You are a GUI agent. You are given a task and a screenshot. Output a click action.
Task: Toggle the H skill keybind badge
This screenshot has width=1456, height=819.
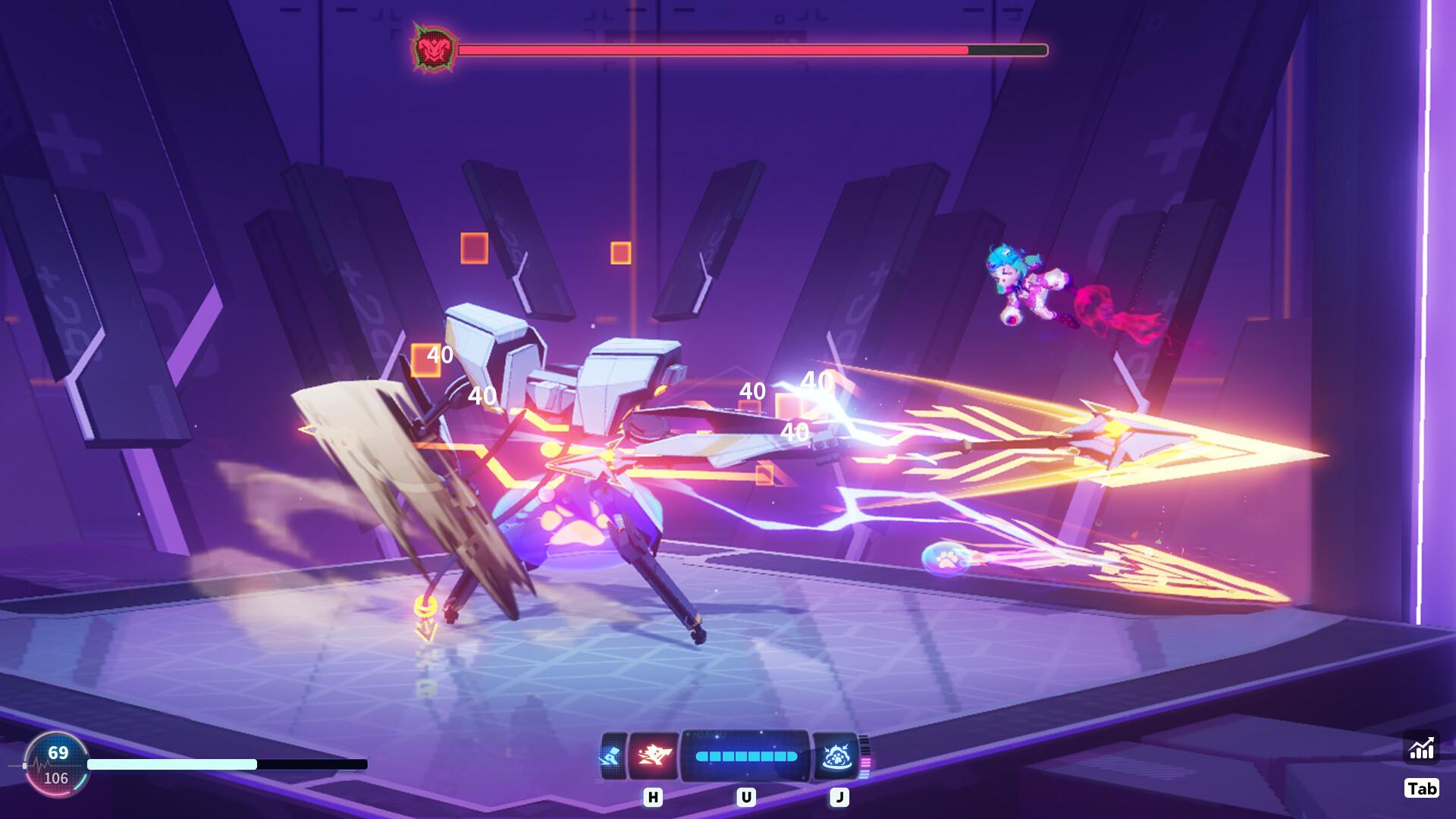654,797
